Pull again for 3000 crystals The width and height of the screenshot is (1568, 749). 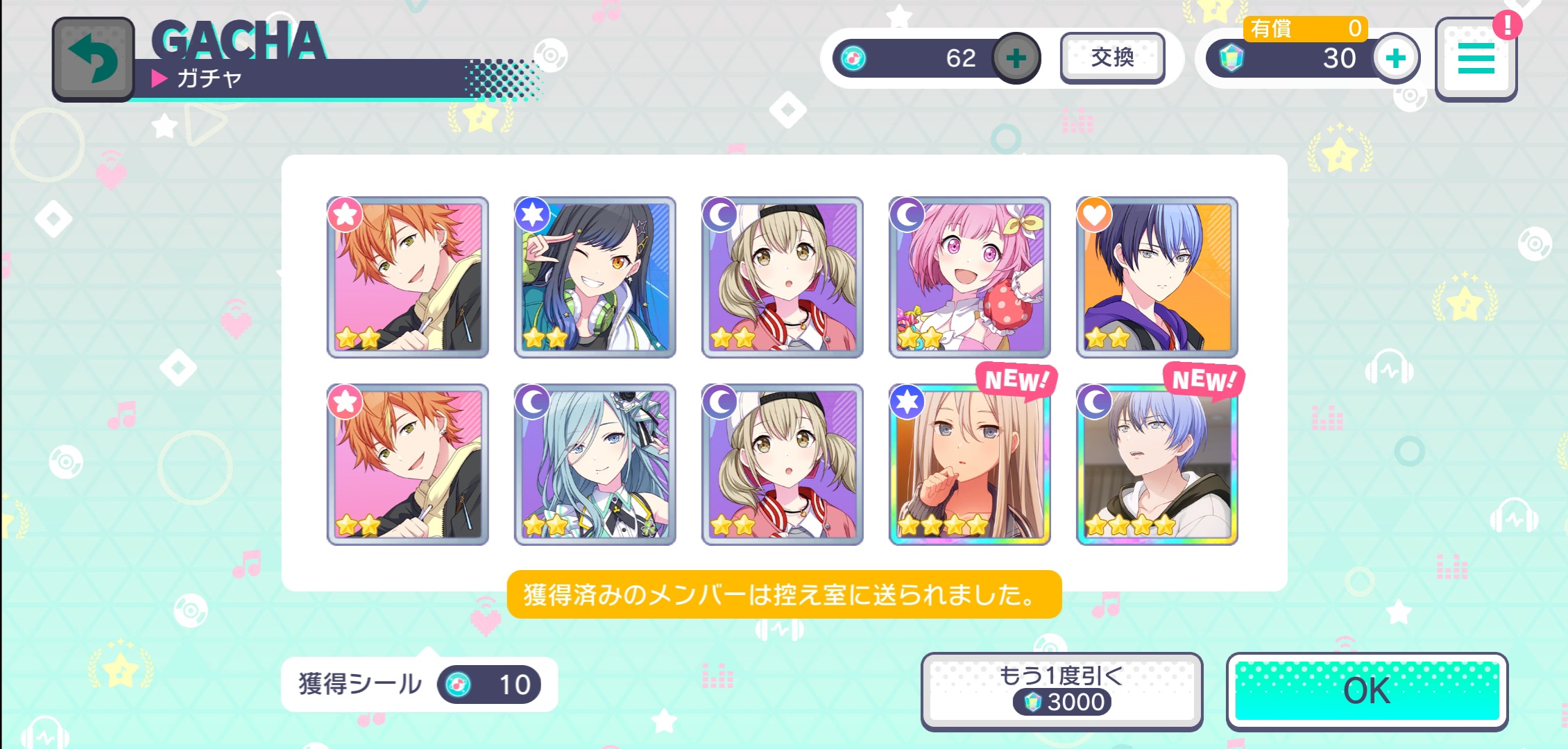click(x=1062, y=691)
